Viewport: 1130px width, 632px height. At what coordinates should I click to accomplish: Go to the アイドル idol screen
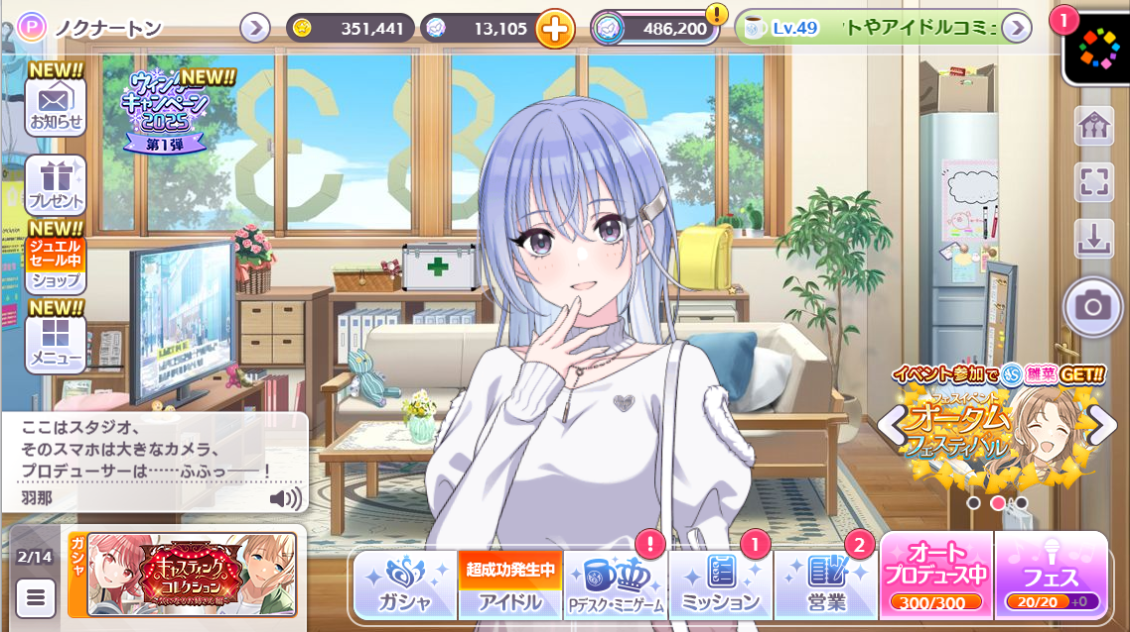[x=510, y=585]
